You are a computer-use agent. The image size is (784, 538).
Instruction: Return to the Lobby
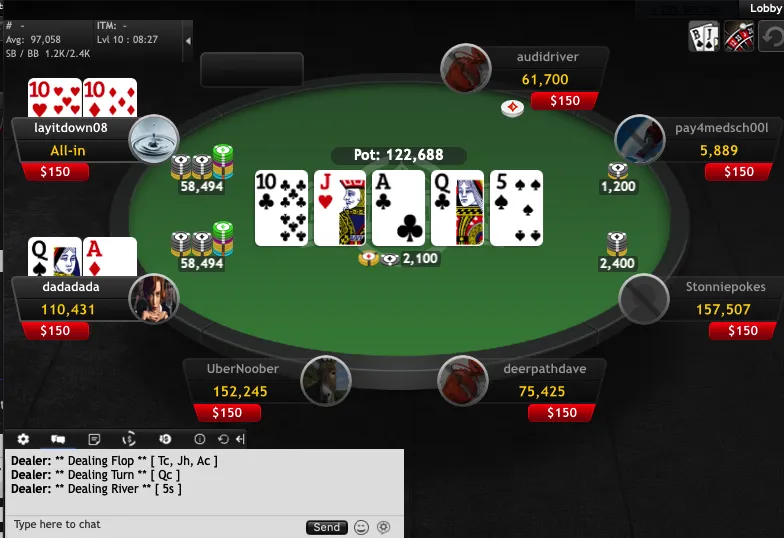pyautogui.click(x=764, y=8)
